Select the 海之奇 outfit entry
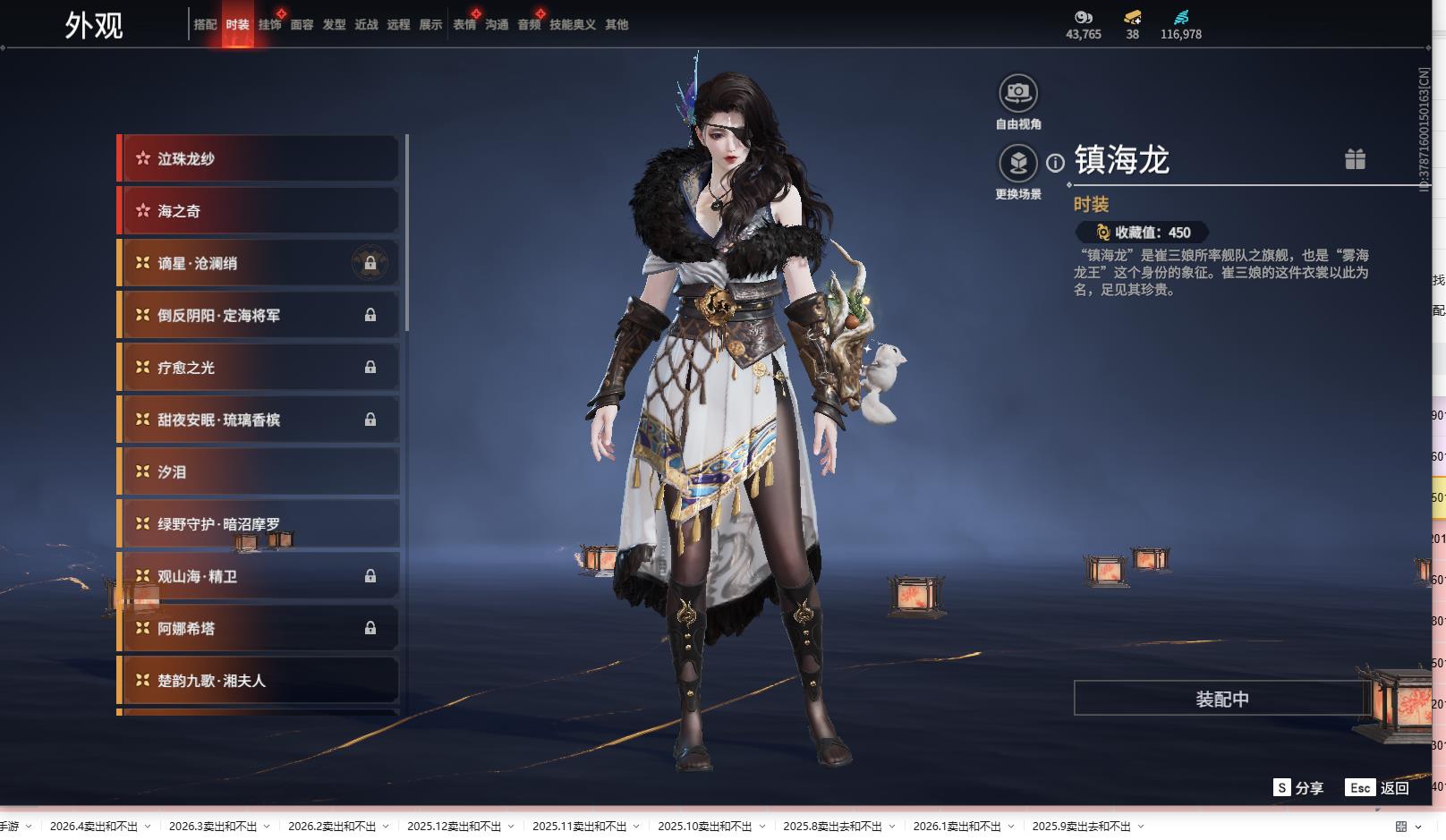Viewport: 1446px width, 840px height. tap(259, 211)
